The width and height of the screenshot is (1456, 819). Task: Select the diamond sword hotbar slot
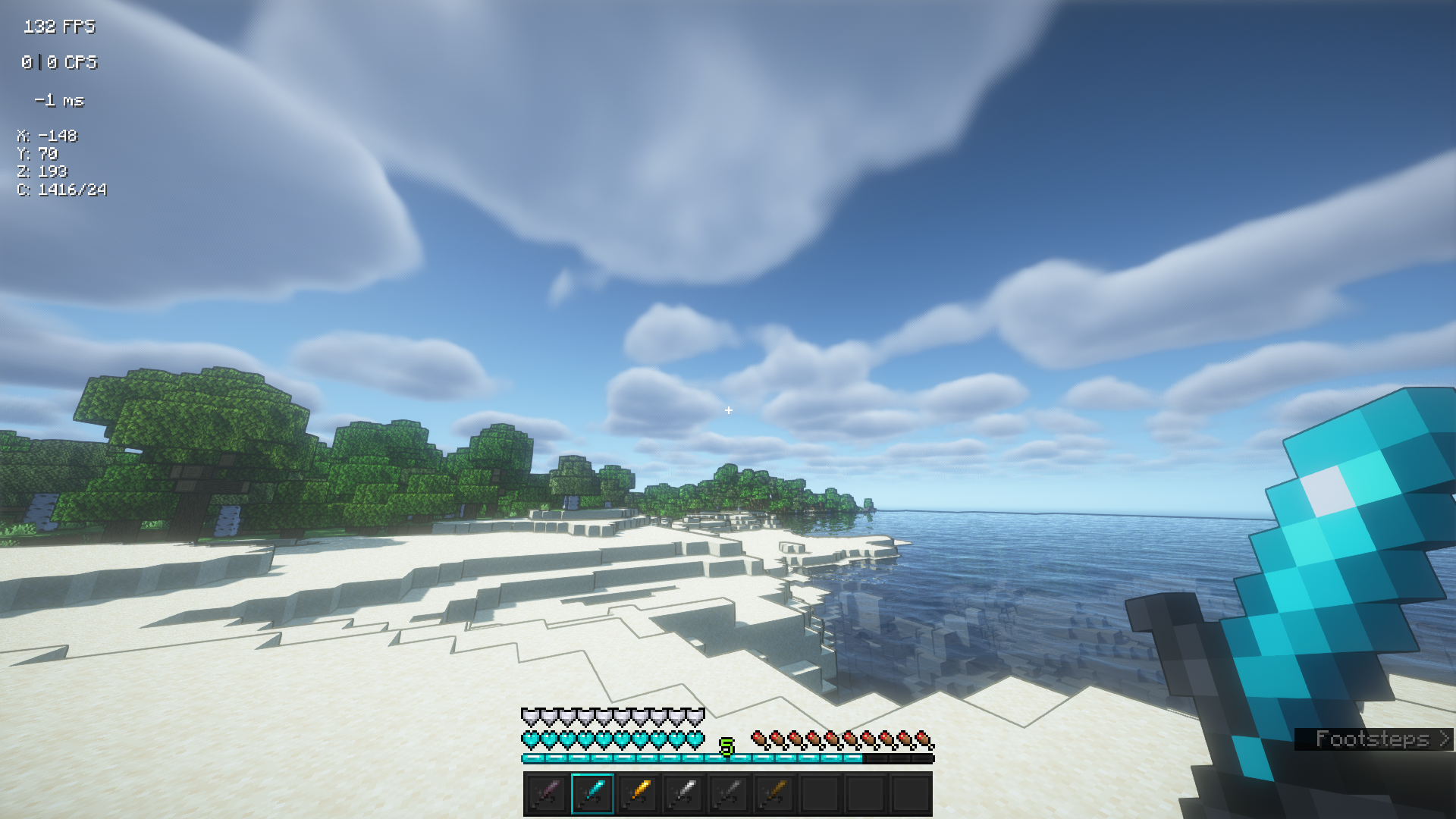tap(592, 793)
